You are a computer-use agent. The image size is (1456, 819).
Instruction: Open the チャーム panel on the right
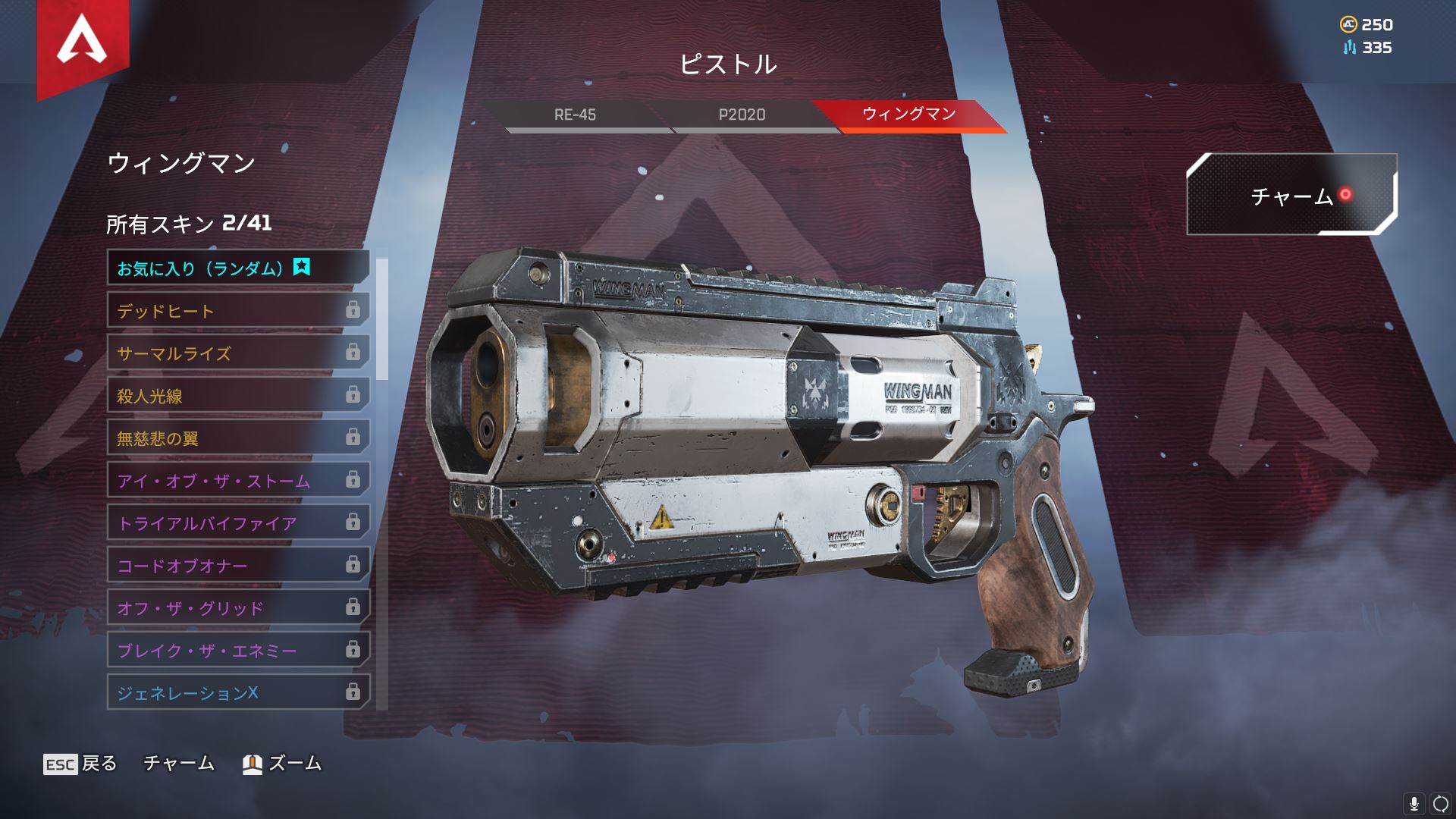tap(1293, 197)
